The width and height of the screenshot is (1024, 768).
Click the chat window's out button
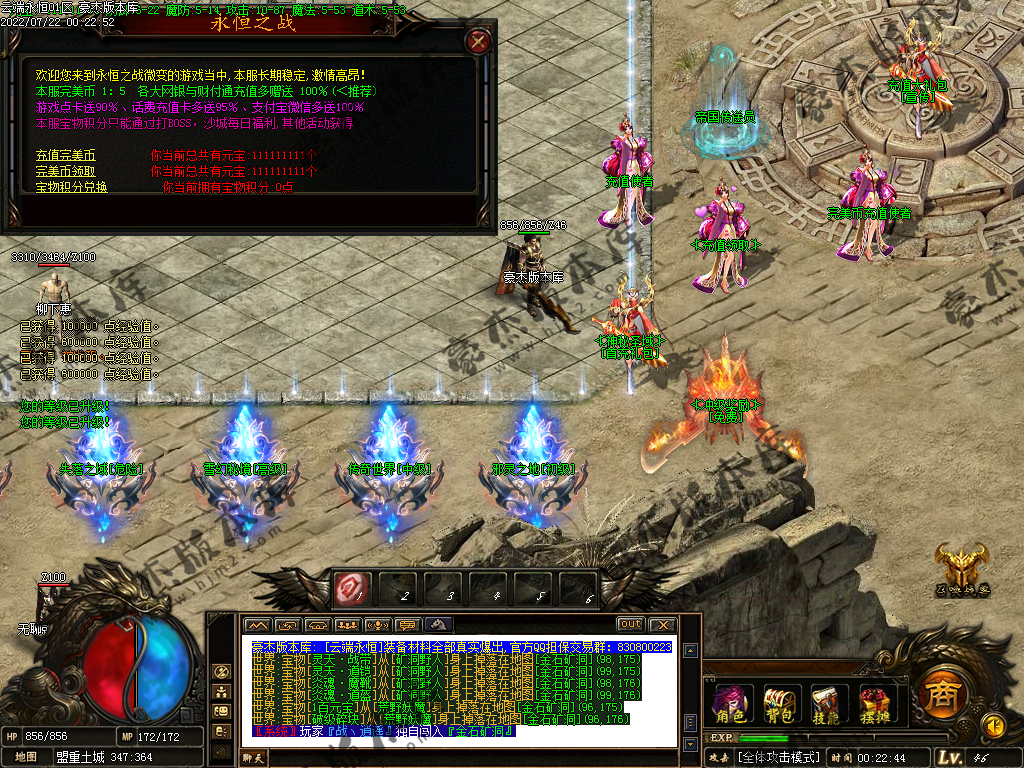pos(630,625)
